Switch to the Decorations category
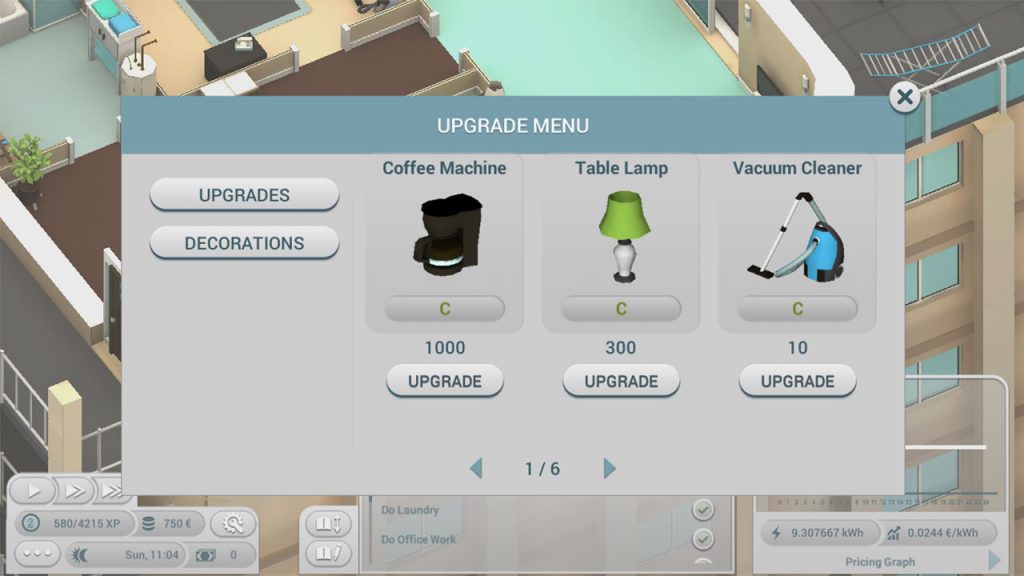Screen dimensions: 1024x576 pyautogui.click(x=244, y=243)
